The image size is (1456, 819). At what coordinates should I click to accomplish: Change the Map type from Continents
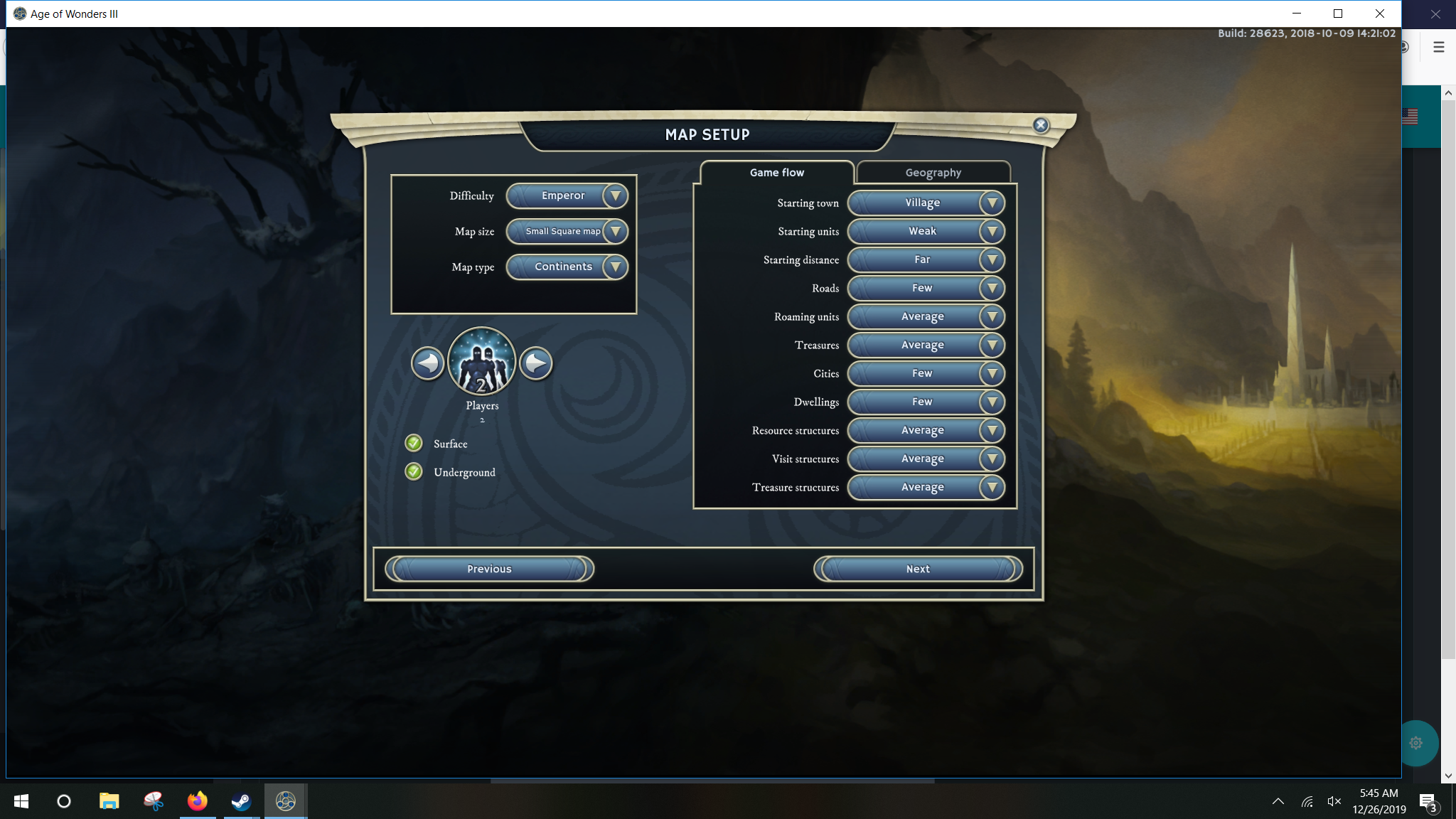point(567,267)
